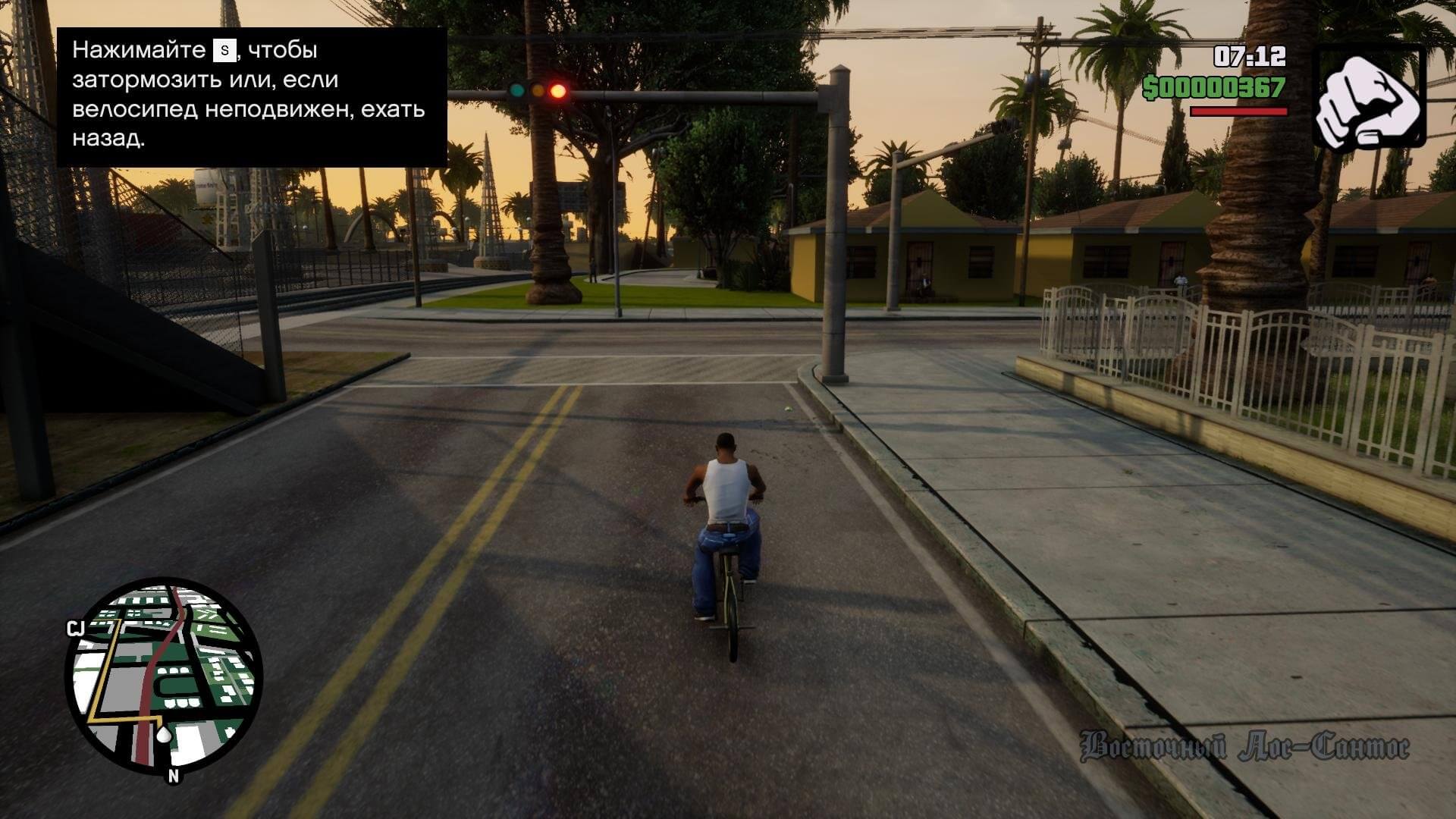
Task: Click the circular radar minimap
Action: pos(164,676)
